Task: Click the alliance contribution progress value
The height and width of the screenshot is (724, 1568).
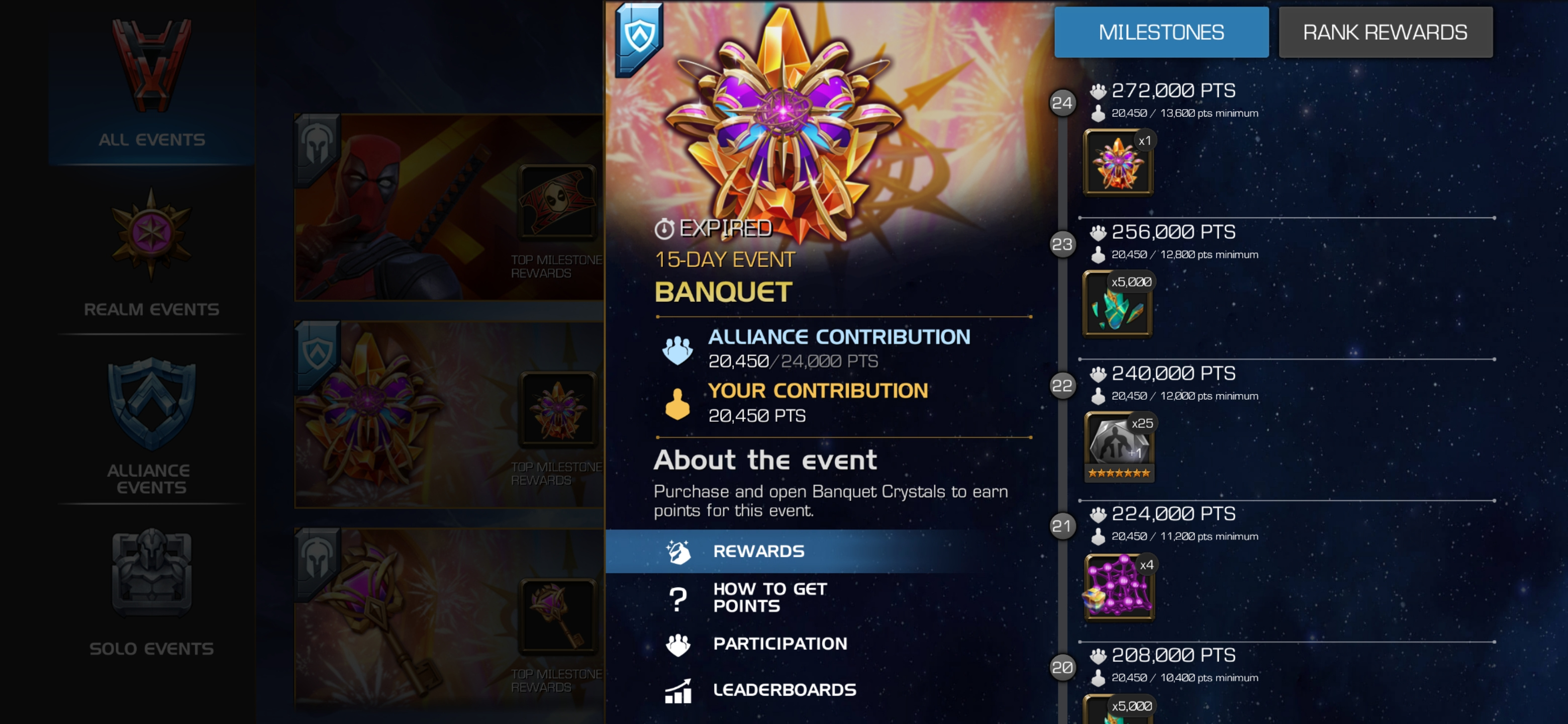Action: [x=793, y=361]
